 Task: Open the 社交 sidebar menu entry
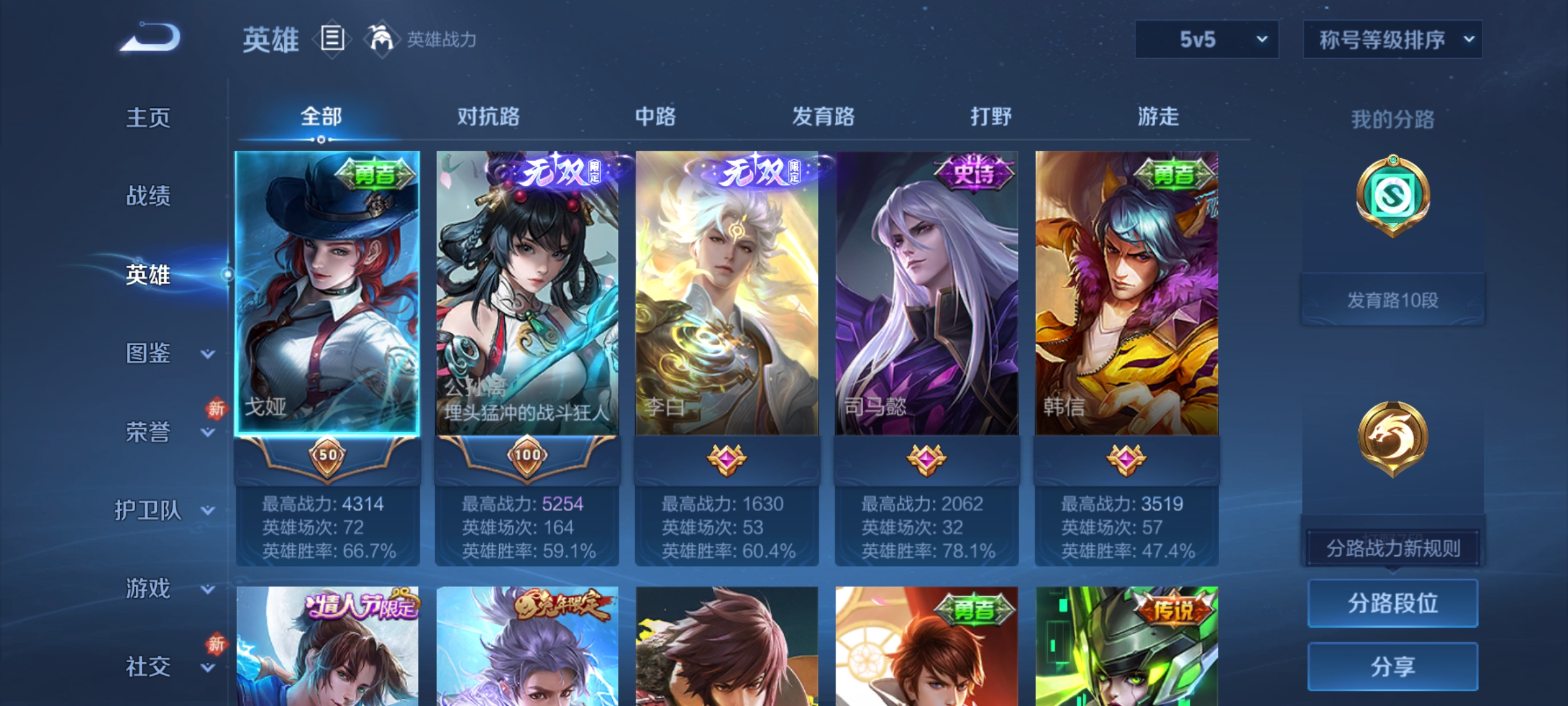point(147,667)
